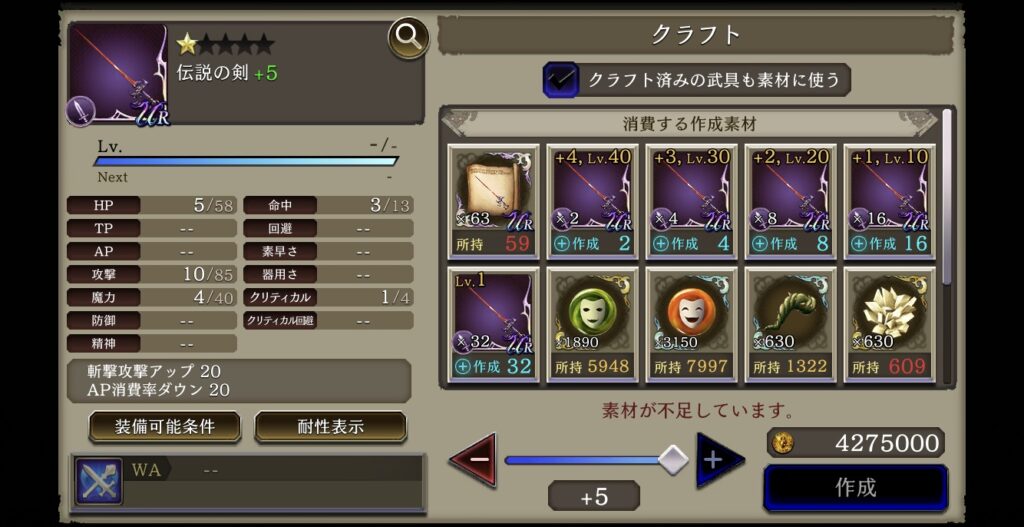
Task: Craft the +4 Lv.40 sword material
Action: pyautogui.click(x=592, y=244)
